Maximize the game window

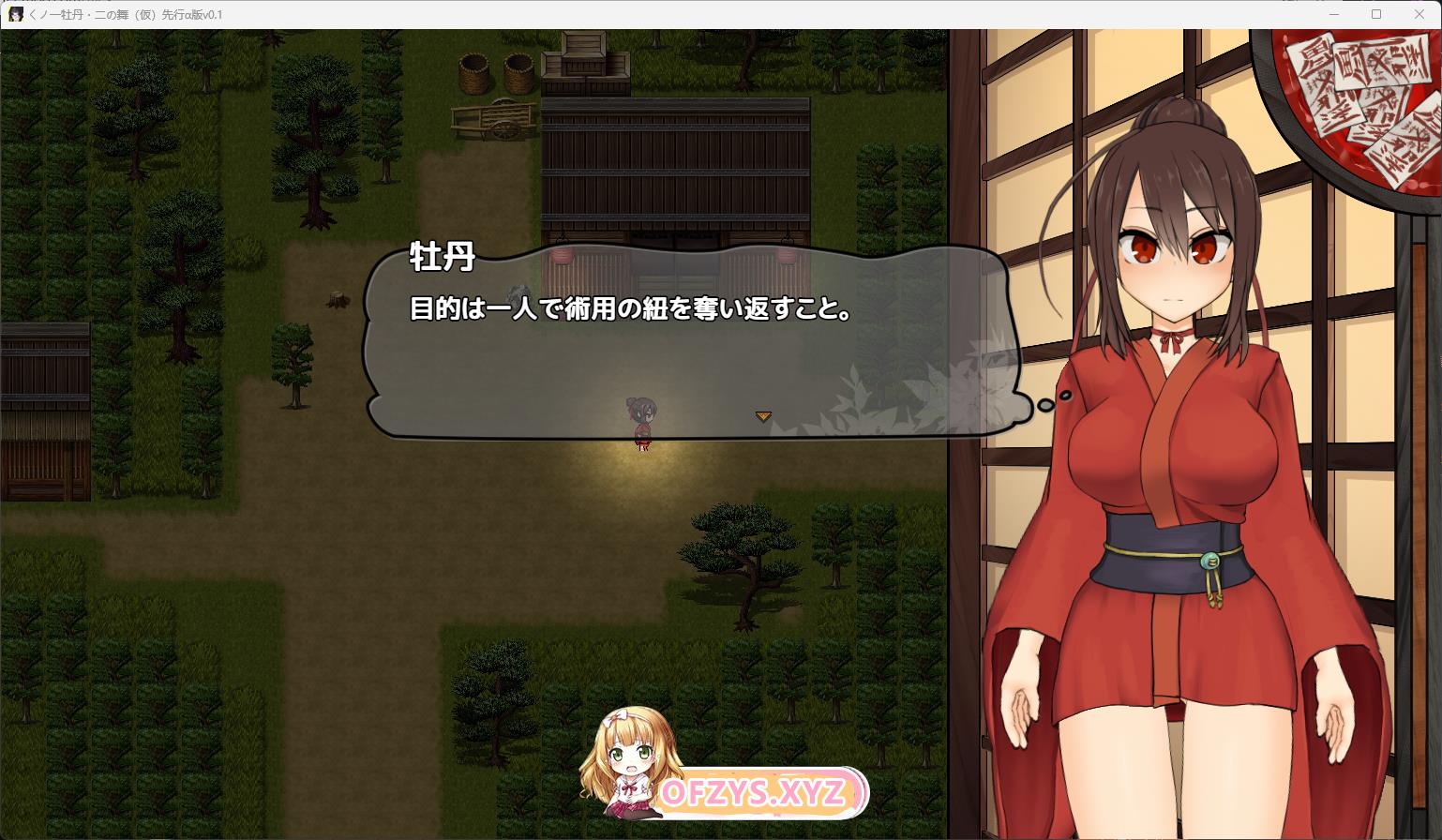click(x=1376, y=14)
